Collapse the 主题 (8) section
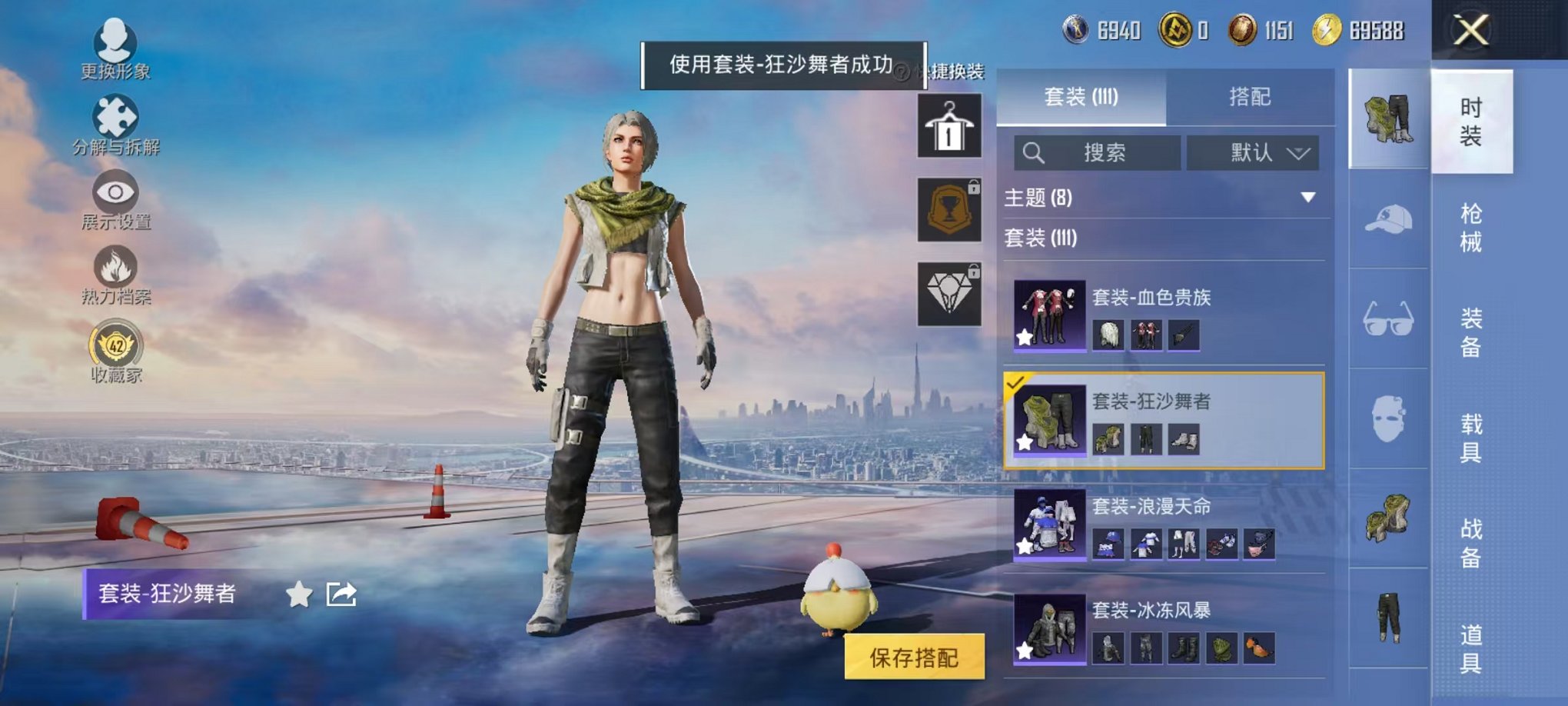The width and height of the screenshot is (1568, 706). (1306, 196)
